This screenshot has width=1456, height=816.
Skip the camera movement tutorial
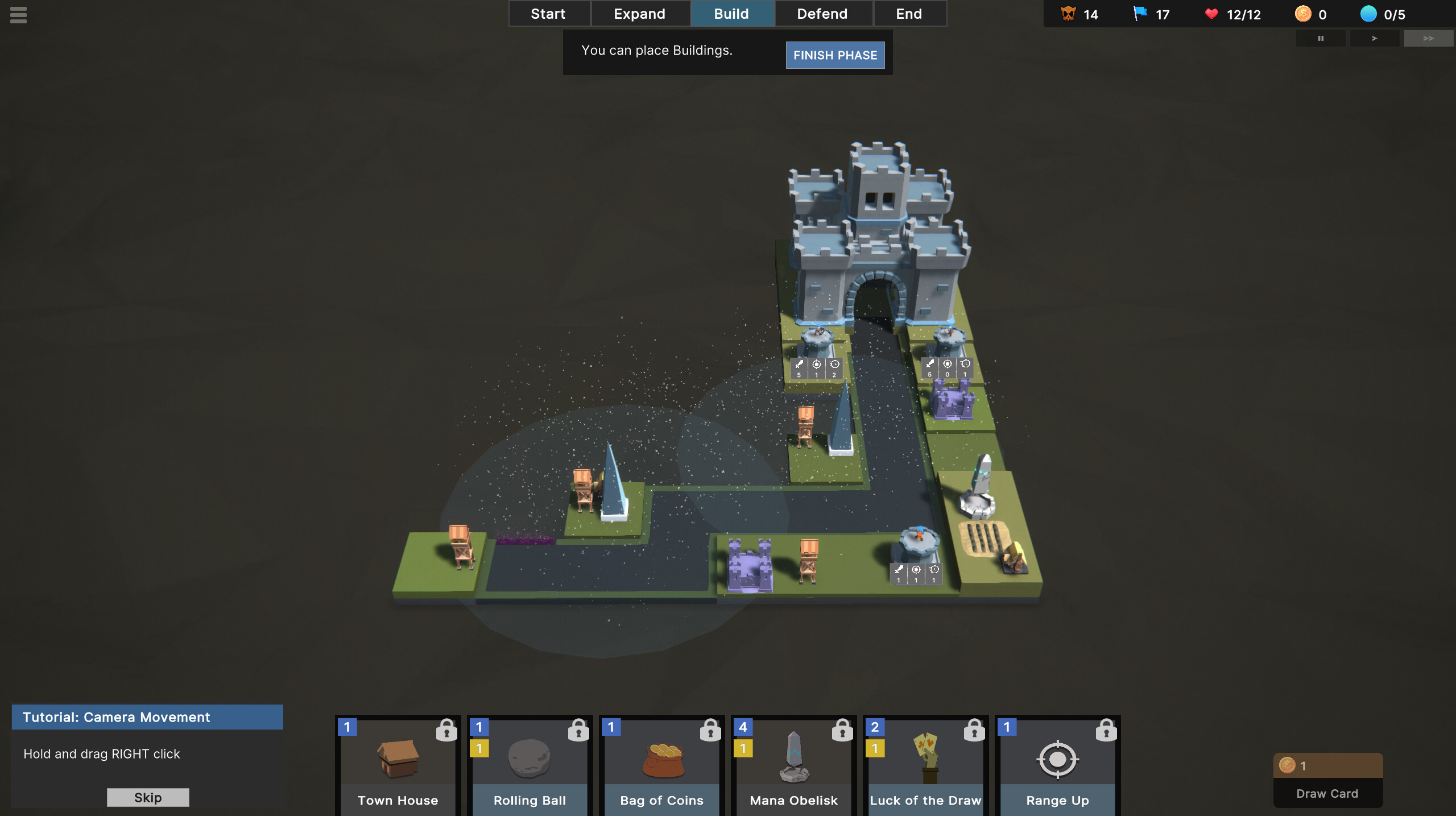pos(147,797)
